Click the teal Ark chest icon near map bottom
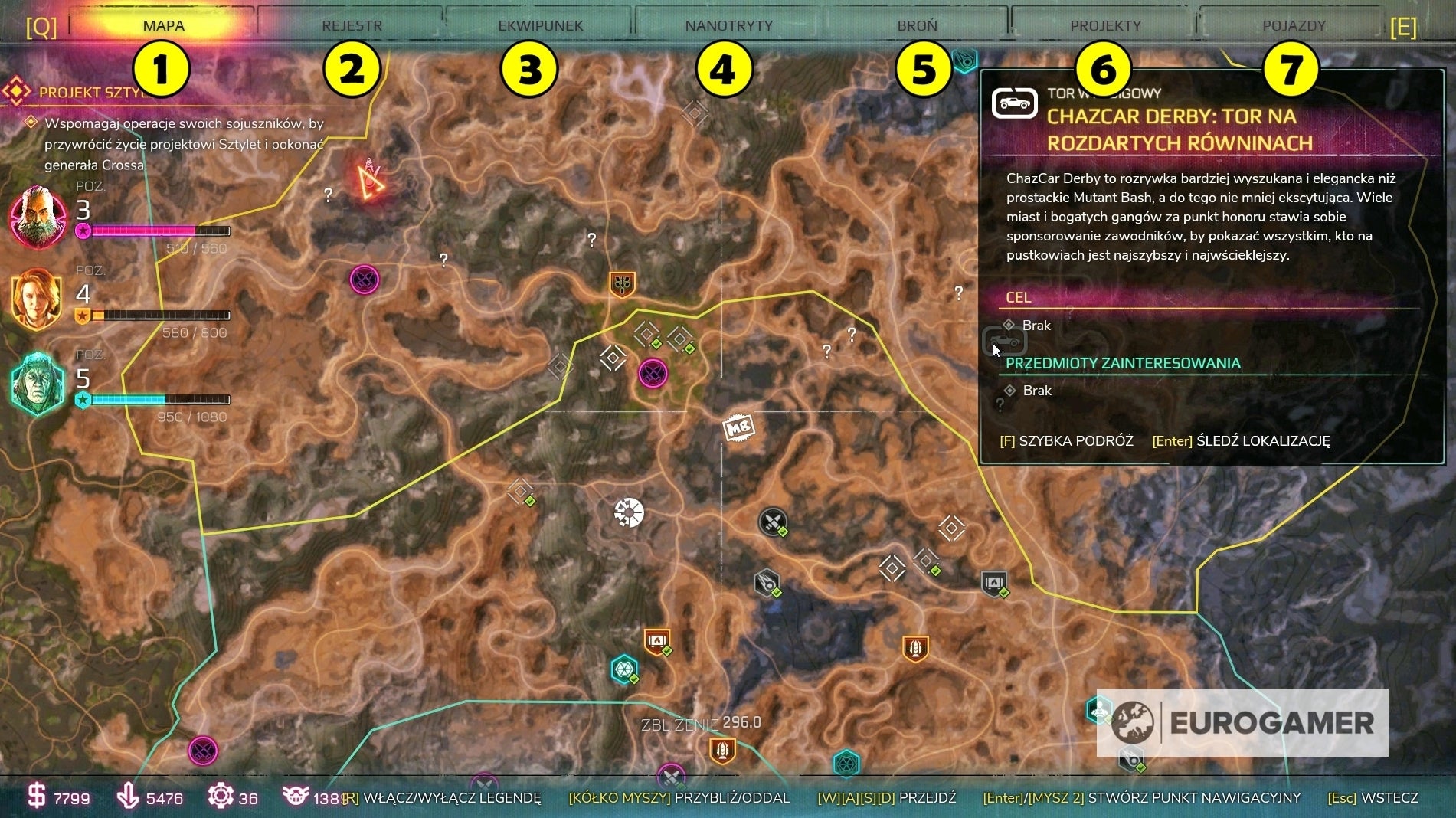This screenshot has height=818, width=1456. [x=624, y=669]
